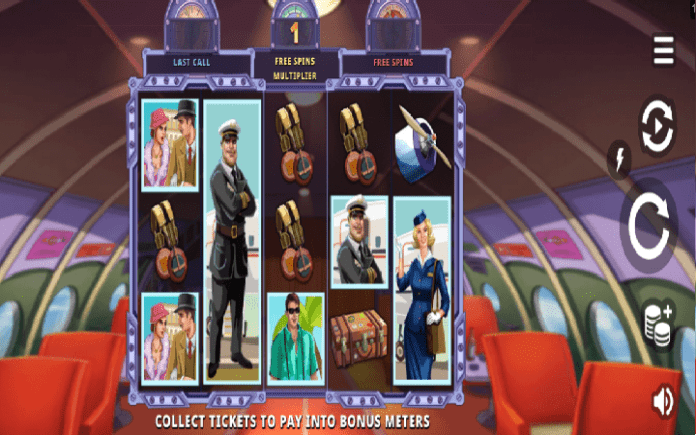Start autoplay spins

point(657,127)
